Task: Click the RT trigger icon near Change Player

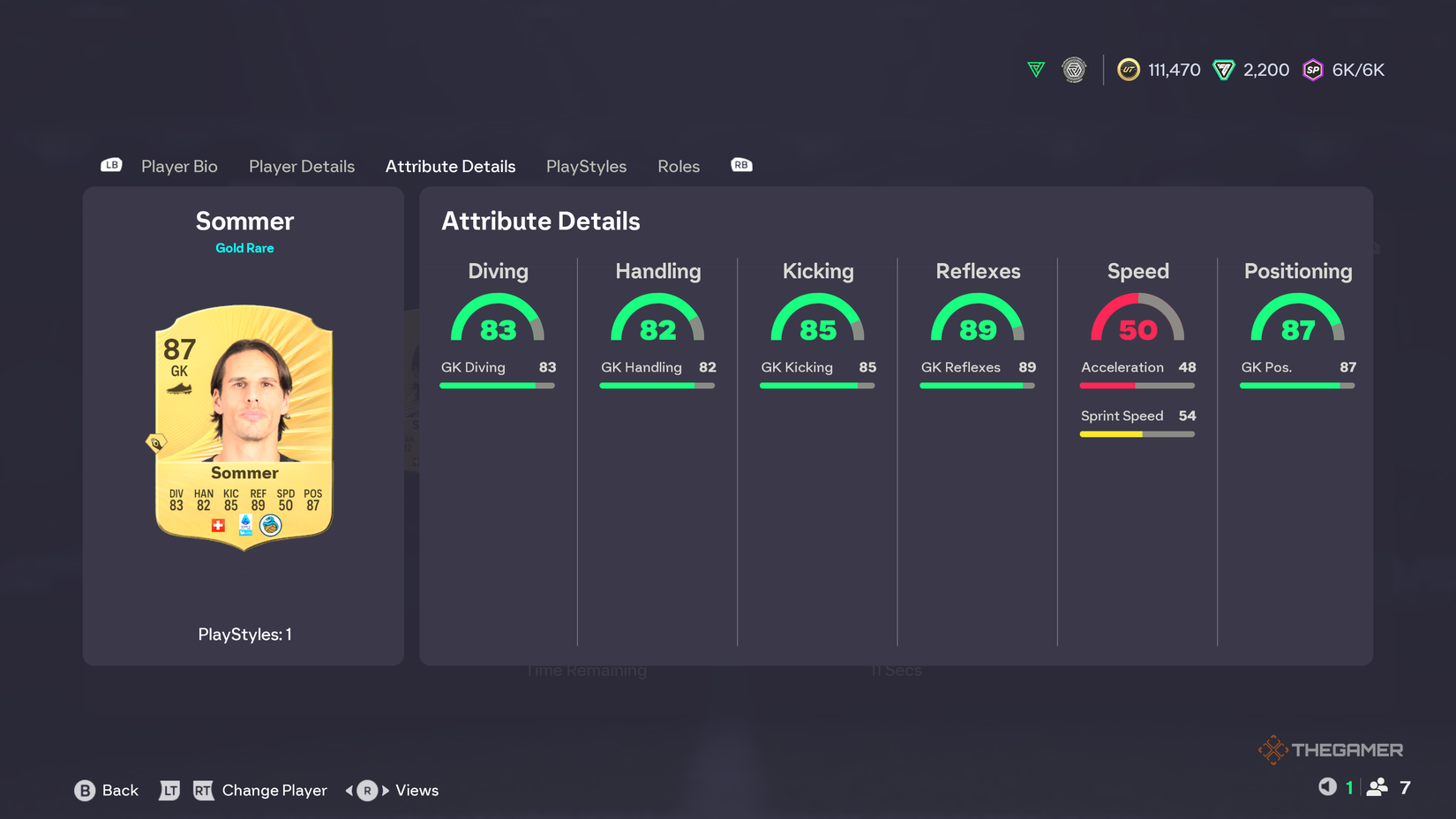Action: 204,791
